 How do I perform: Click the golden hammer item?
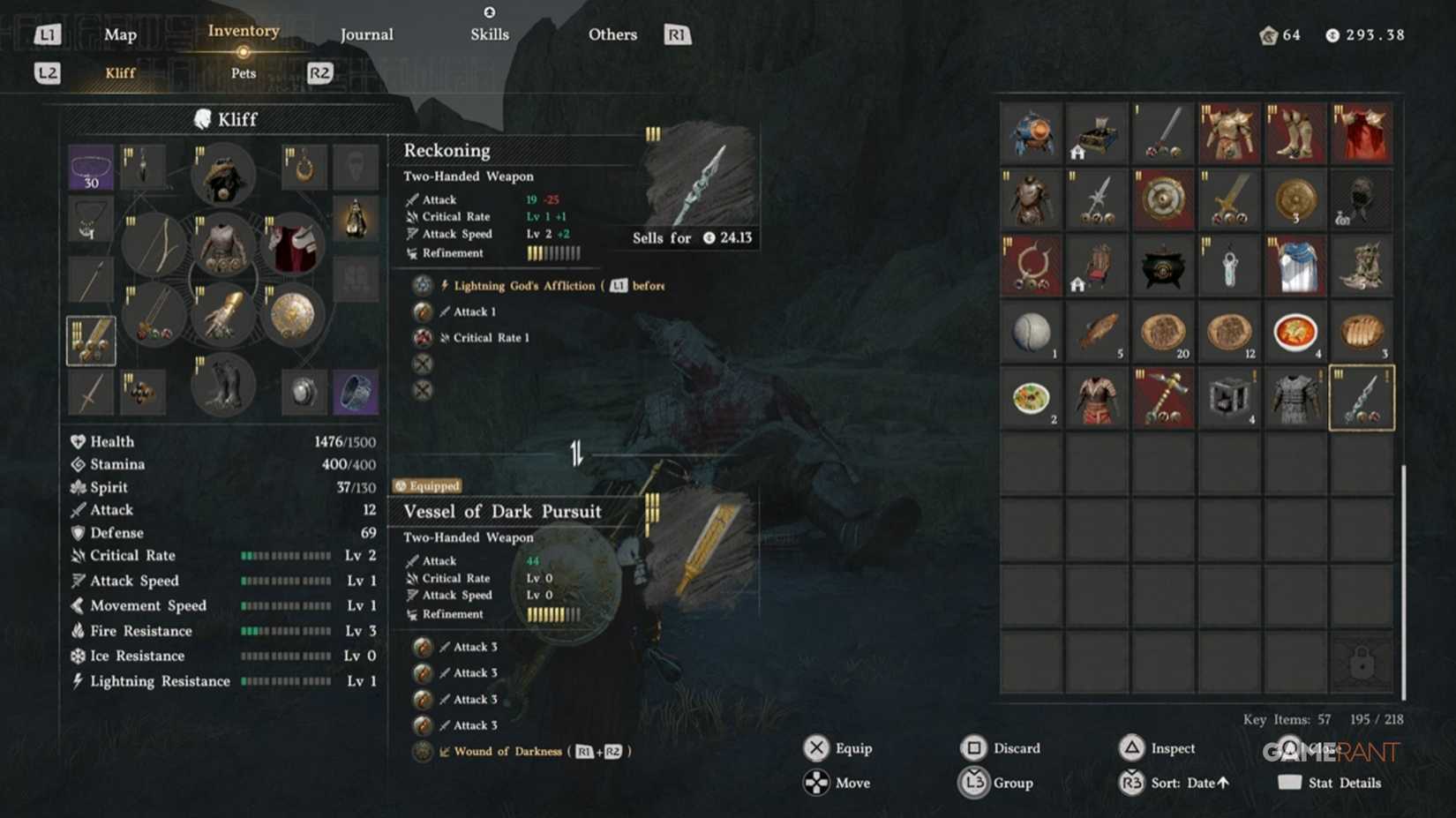(x=1162, y=398)
